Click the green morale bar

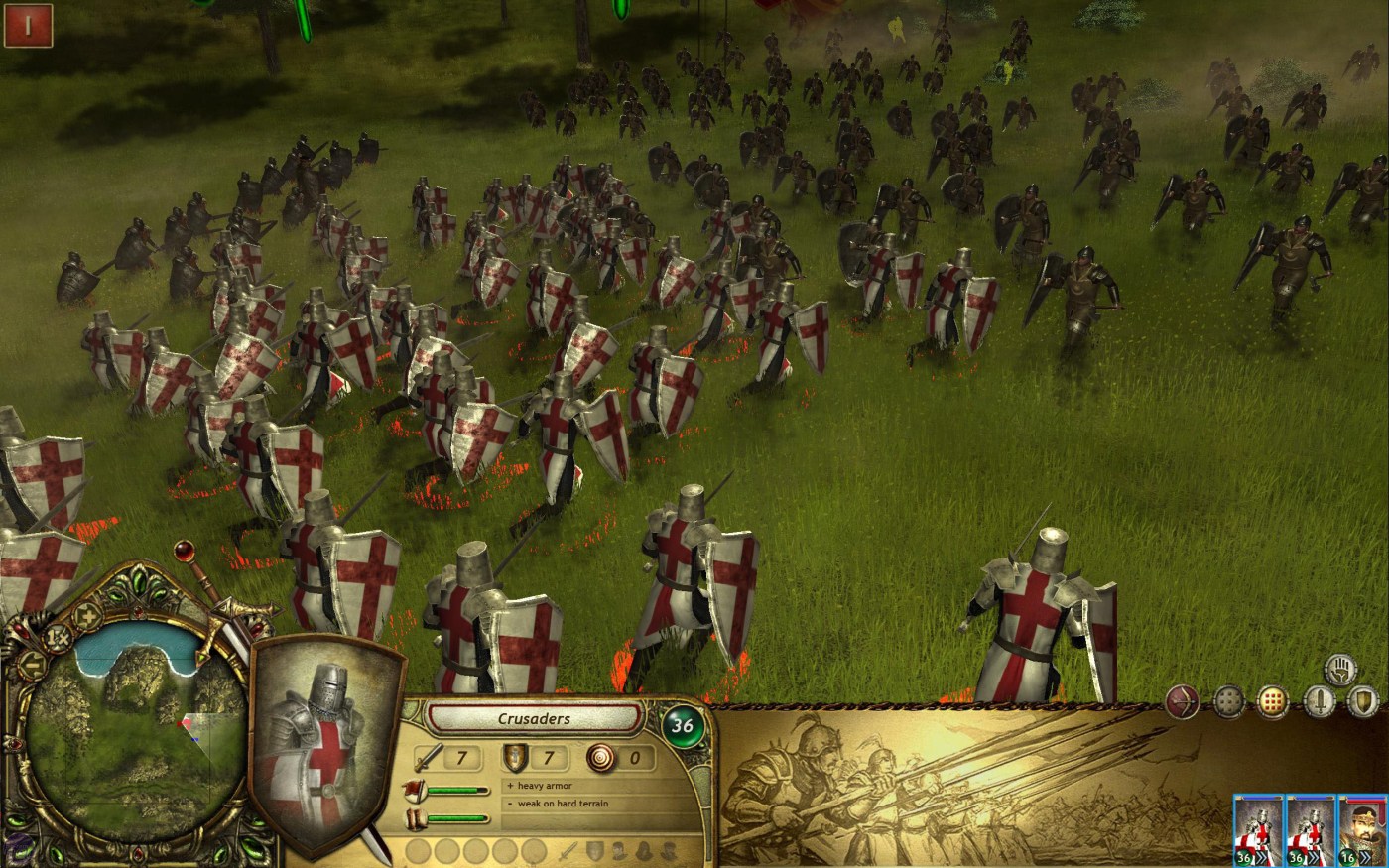tap(456, 790)
